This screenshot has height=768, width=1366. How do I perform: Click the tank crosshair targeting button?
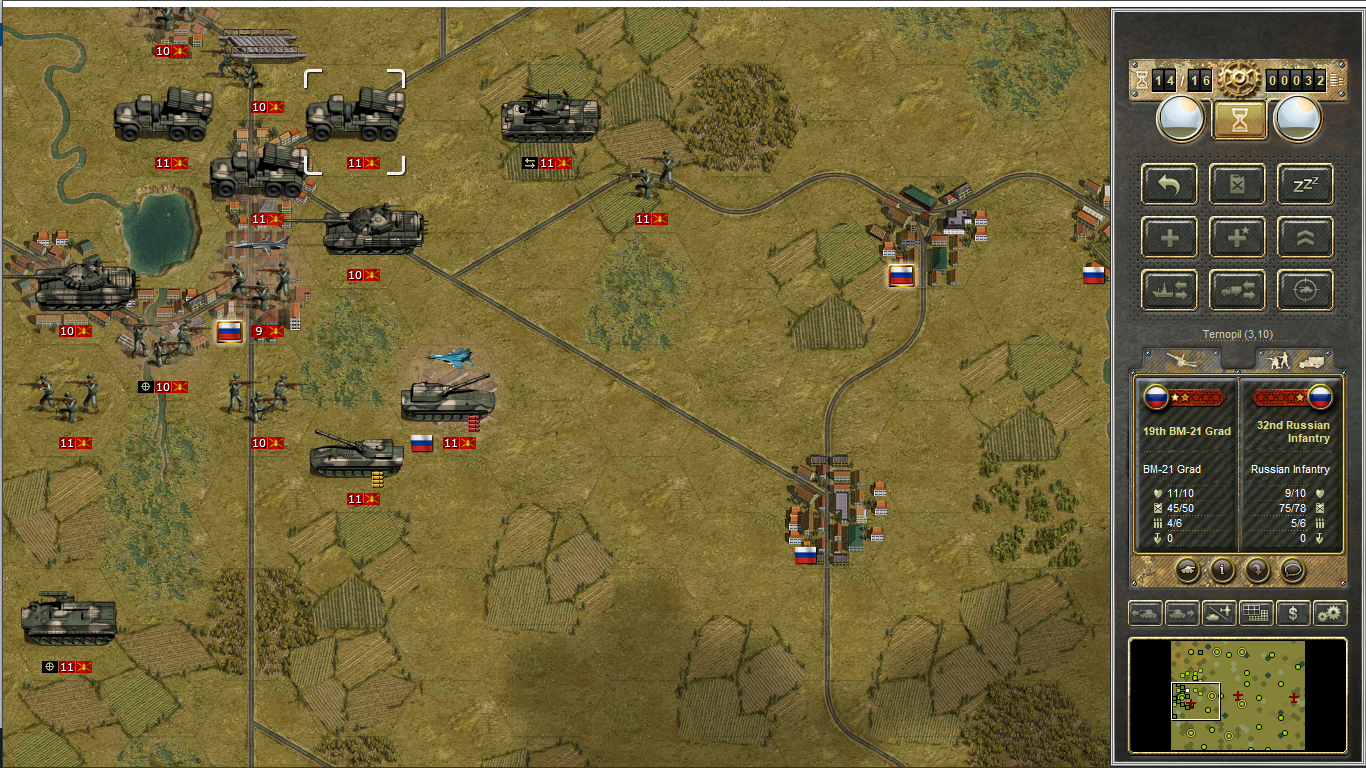pyautogui.click(x=1305, y=290)
